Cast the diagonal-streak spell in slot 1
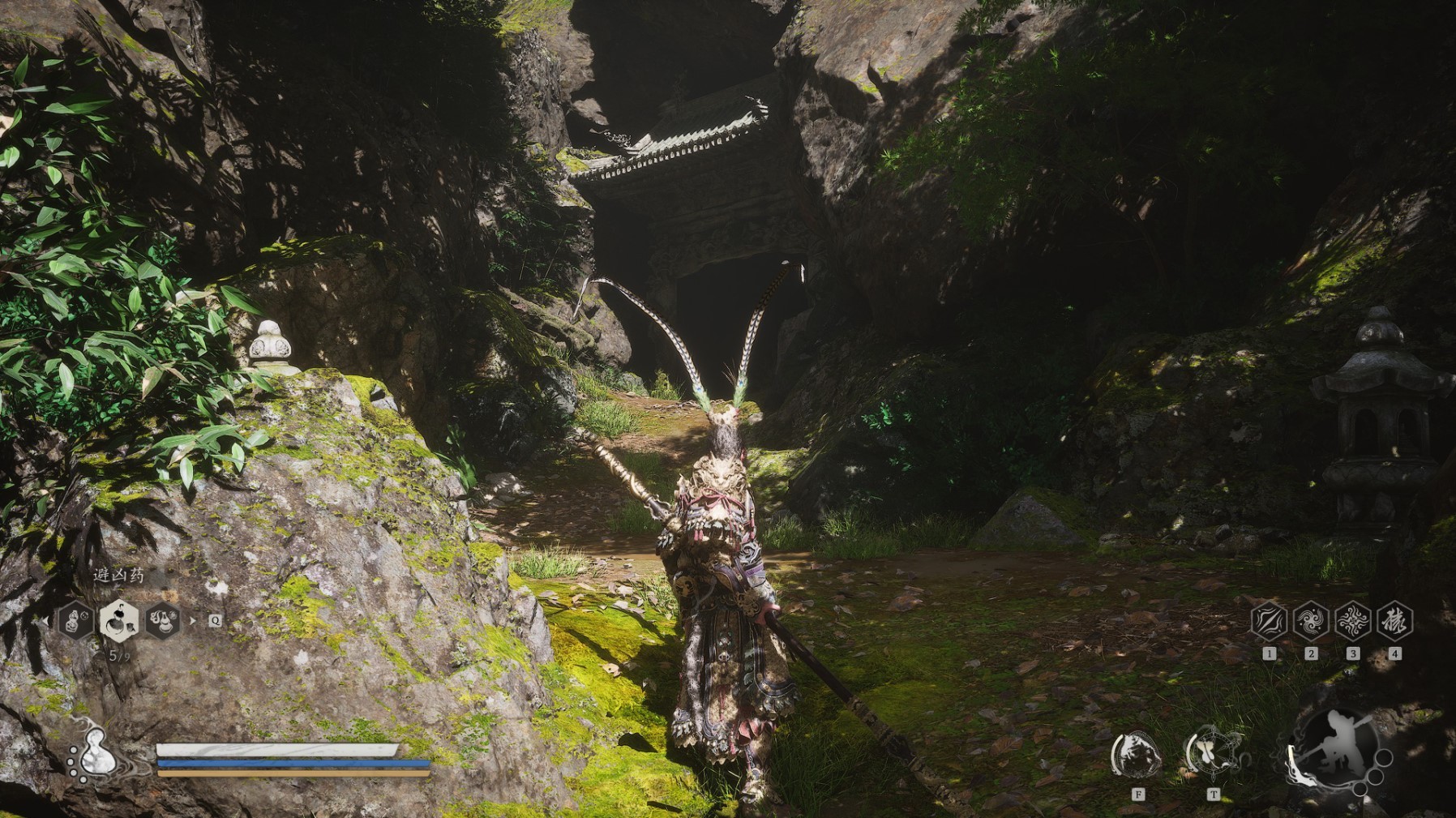The image size is (1456, 818). pos(1269,621)
